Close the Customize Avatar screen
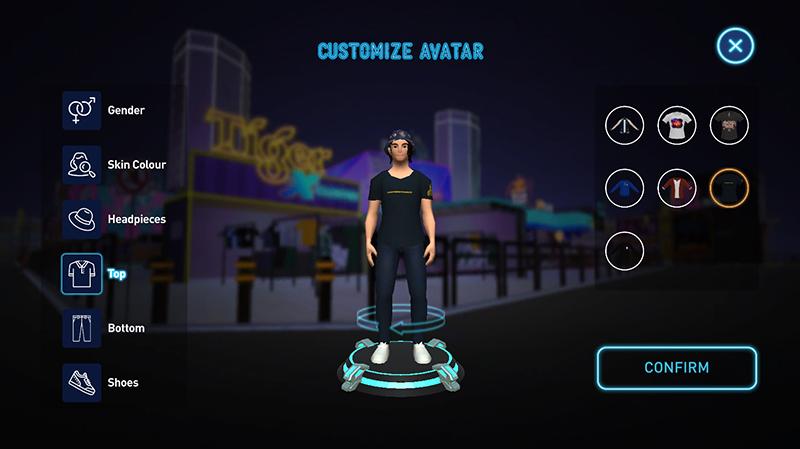Screen dimensions: 800x449 point(735,46)
